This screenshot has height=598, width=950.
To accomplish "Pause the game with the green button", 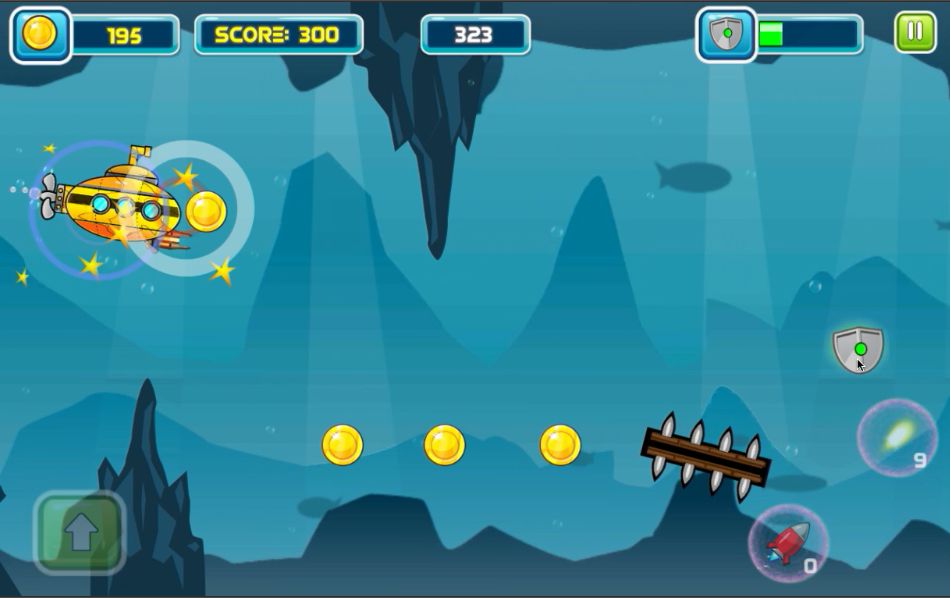I will pos(914,33).
